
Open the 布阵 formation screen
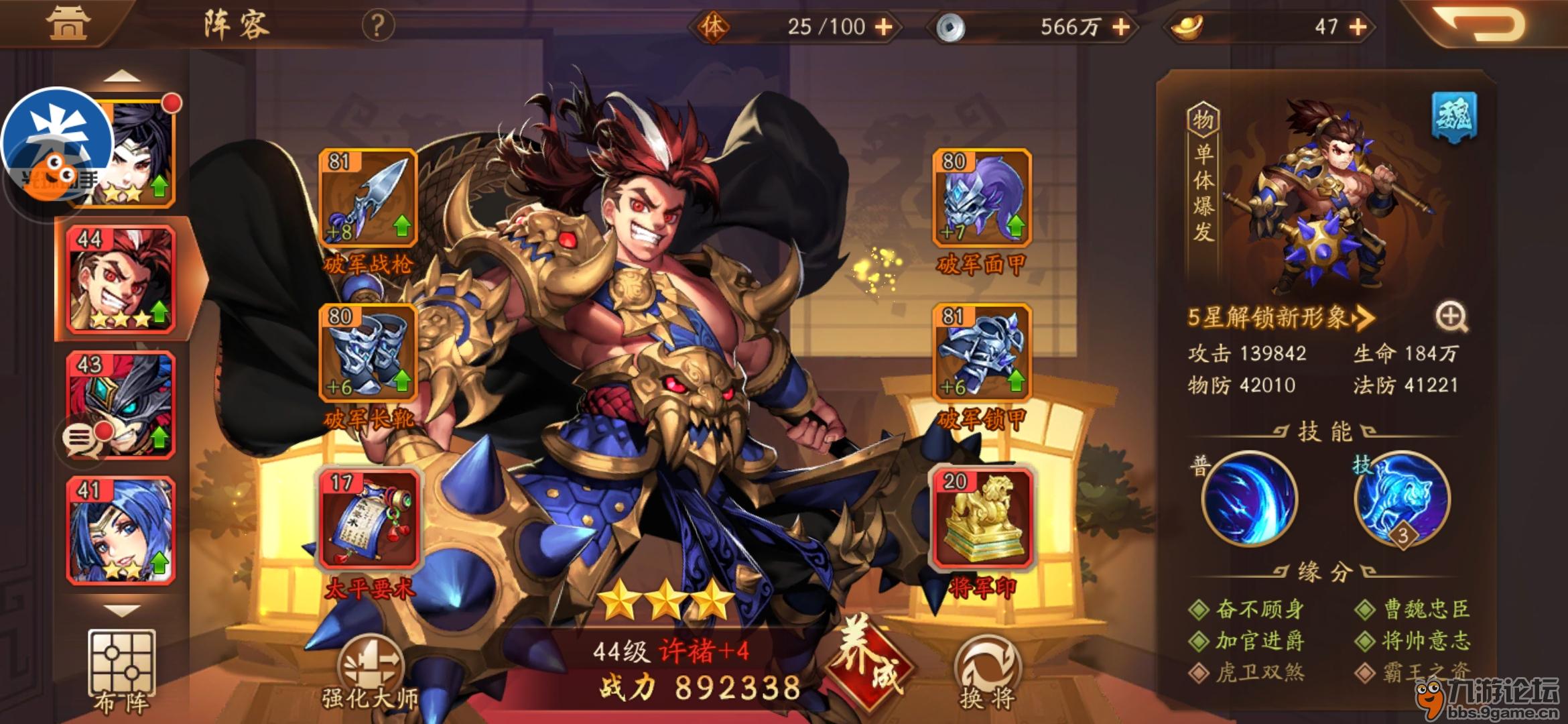coord(121,670)
